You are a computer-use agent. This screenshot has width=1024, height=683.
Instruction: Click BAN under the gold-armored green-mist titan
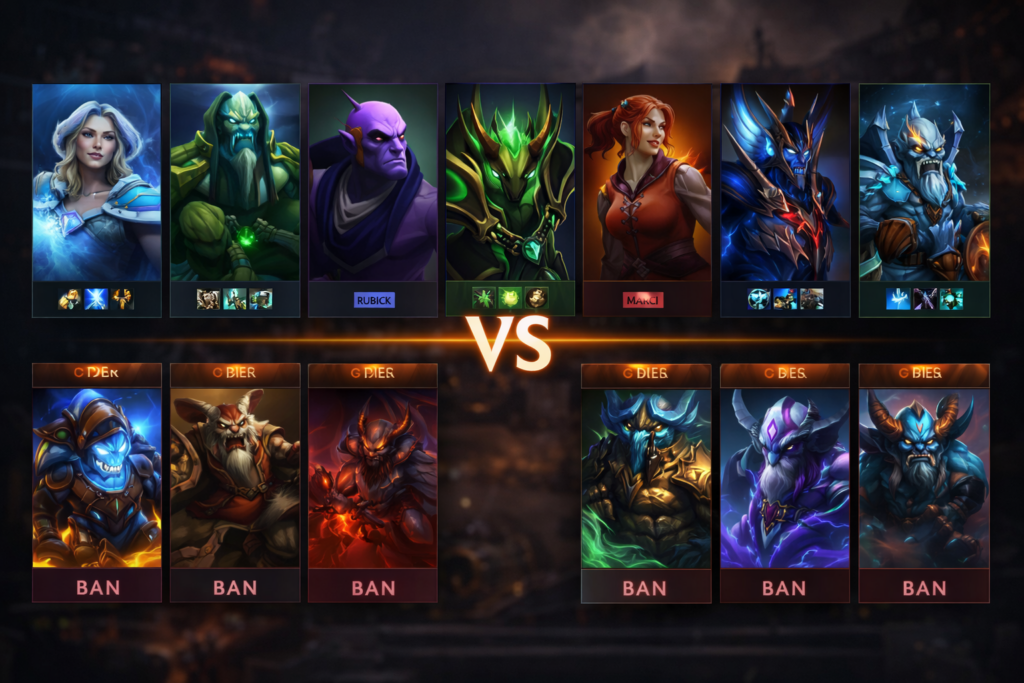point(645,587)
